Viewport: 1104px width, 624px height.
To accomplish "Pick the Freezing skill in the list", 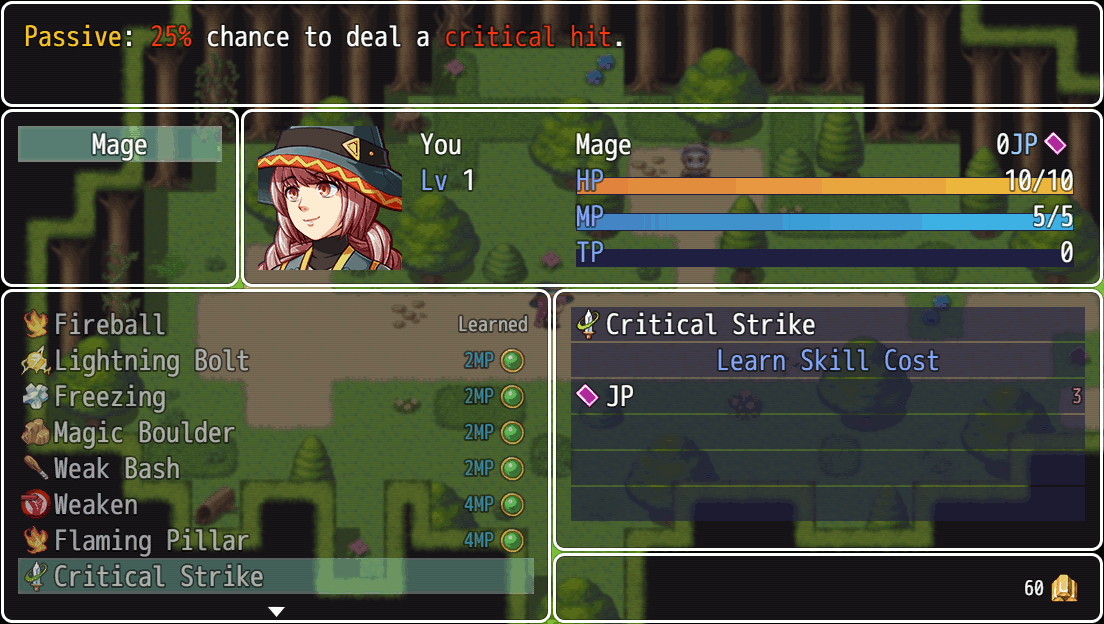I will (x=275, y=396).
